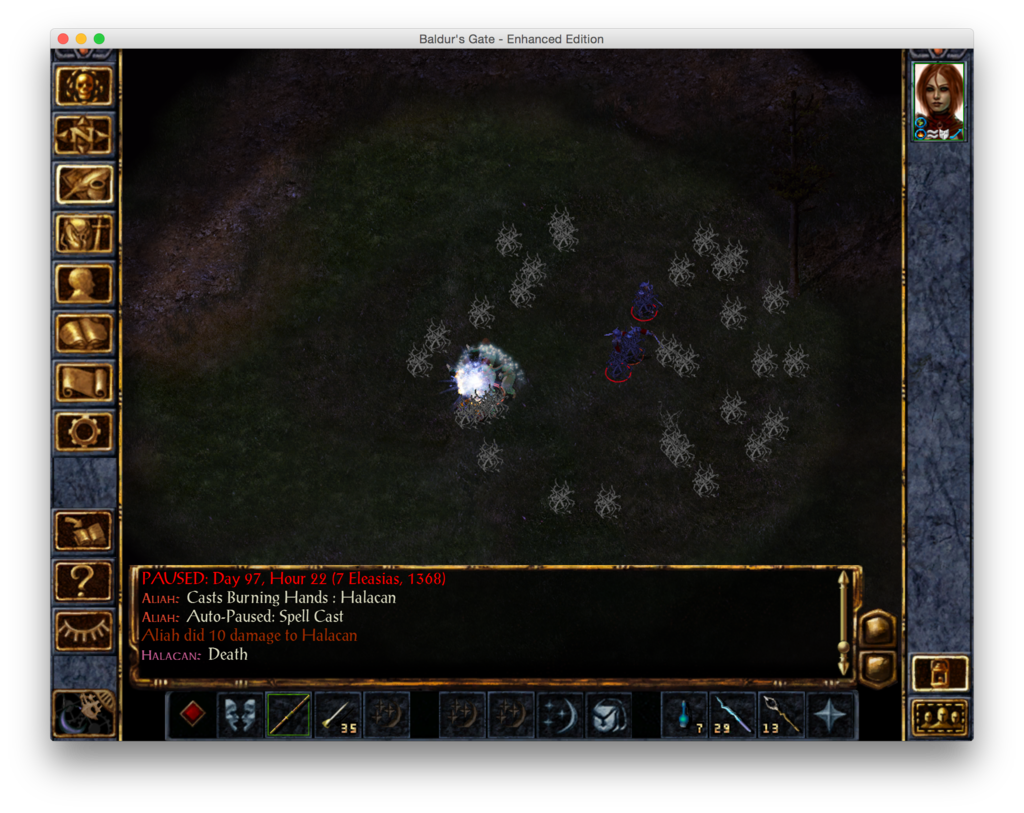Select Aliah's red-haired character portrait
The image size is (1024, 813).
tap(939, 100)
